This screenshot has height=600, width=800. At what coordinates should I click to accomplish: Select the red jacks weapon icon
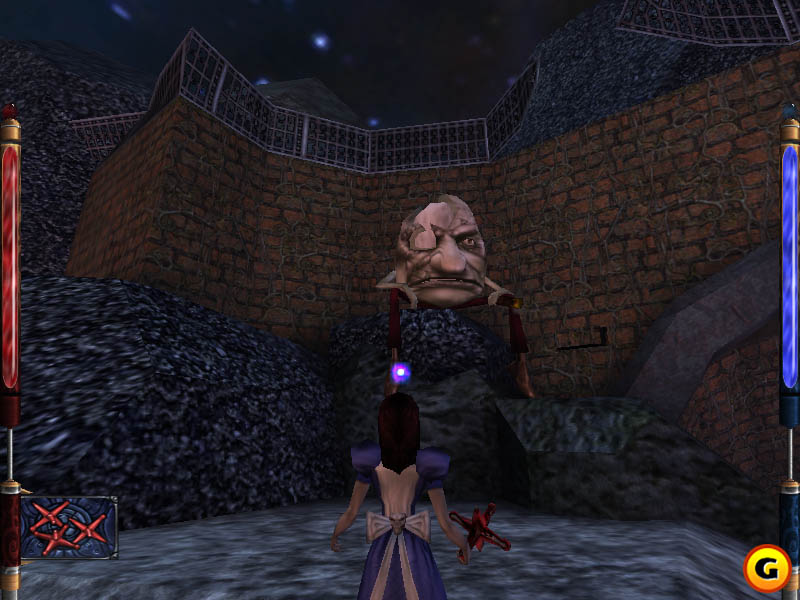click(68, 527)
